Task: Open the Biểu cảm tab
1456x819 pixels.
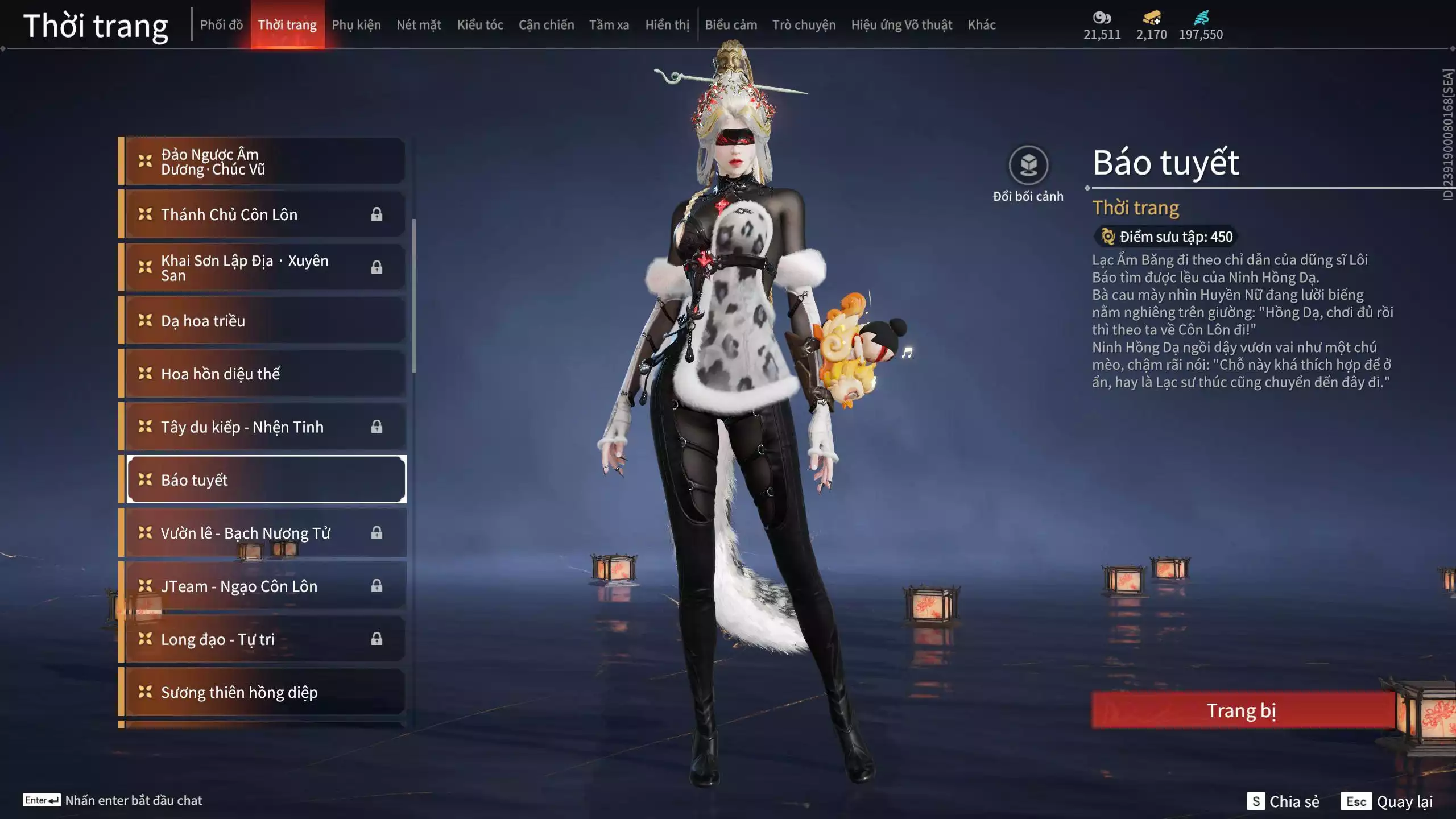Action: [x=731, y=25]
